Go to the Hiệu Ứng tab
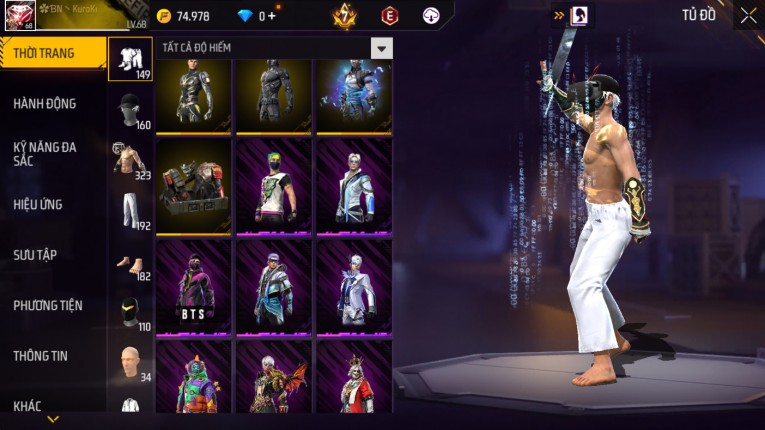Screen dimensions: 765x430 tap(38, 205)
